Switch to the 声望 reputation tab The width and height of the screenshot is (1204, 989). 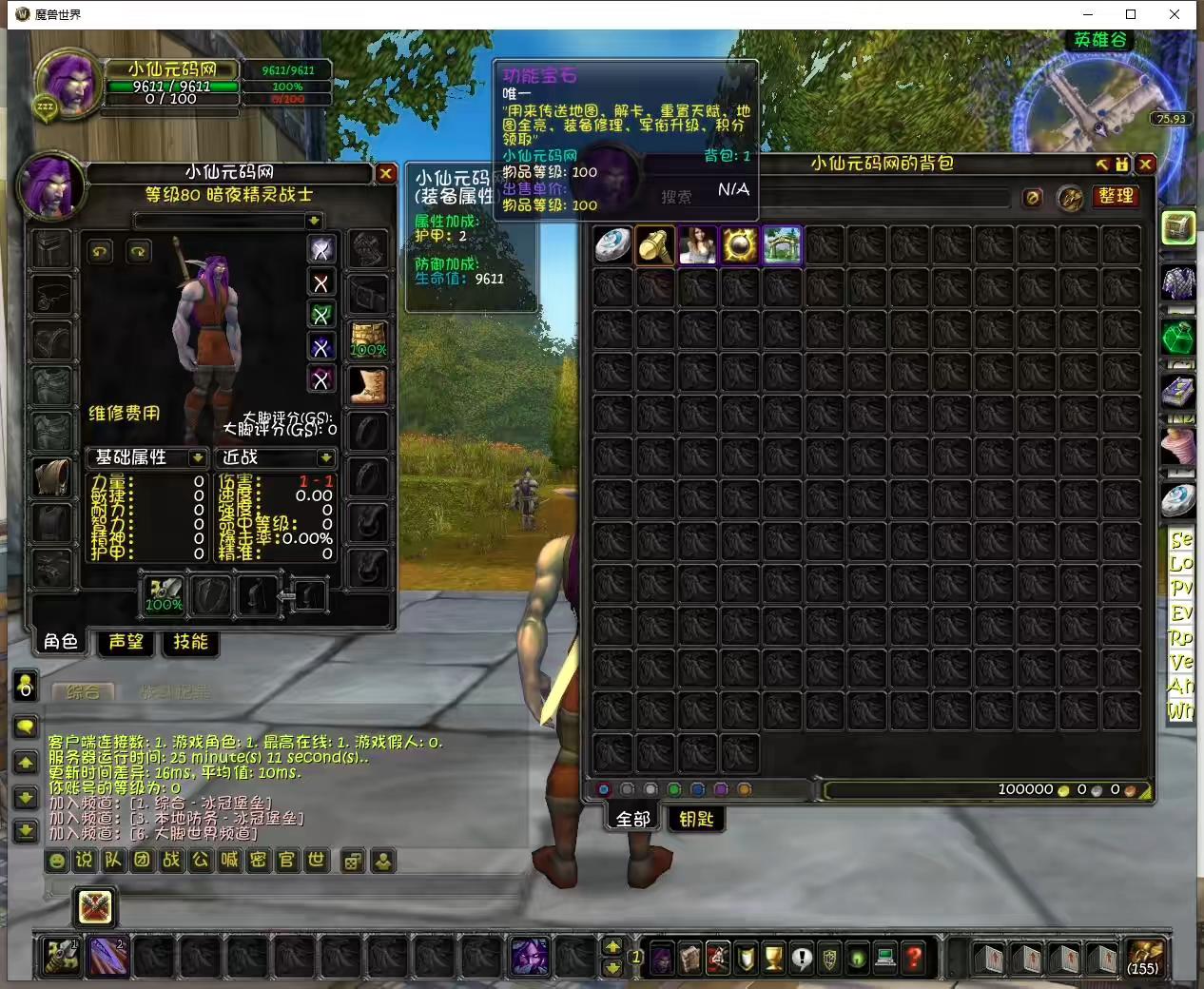pos(126,642)
